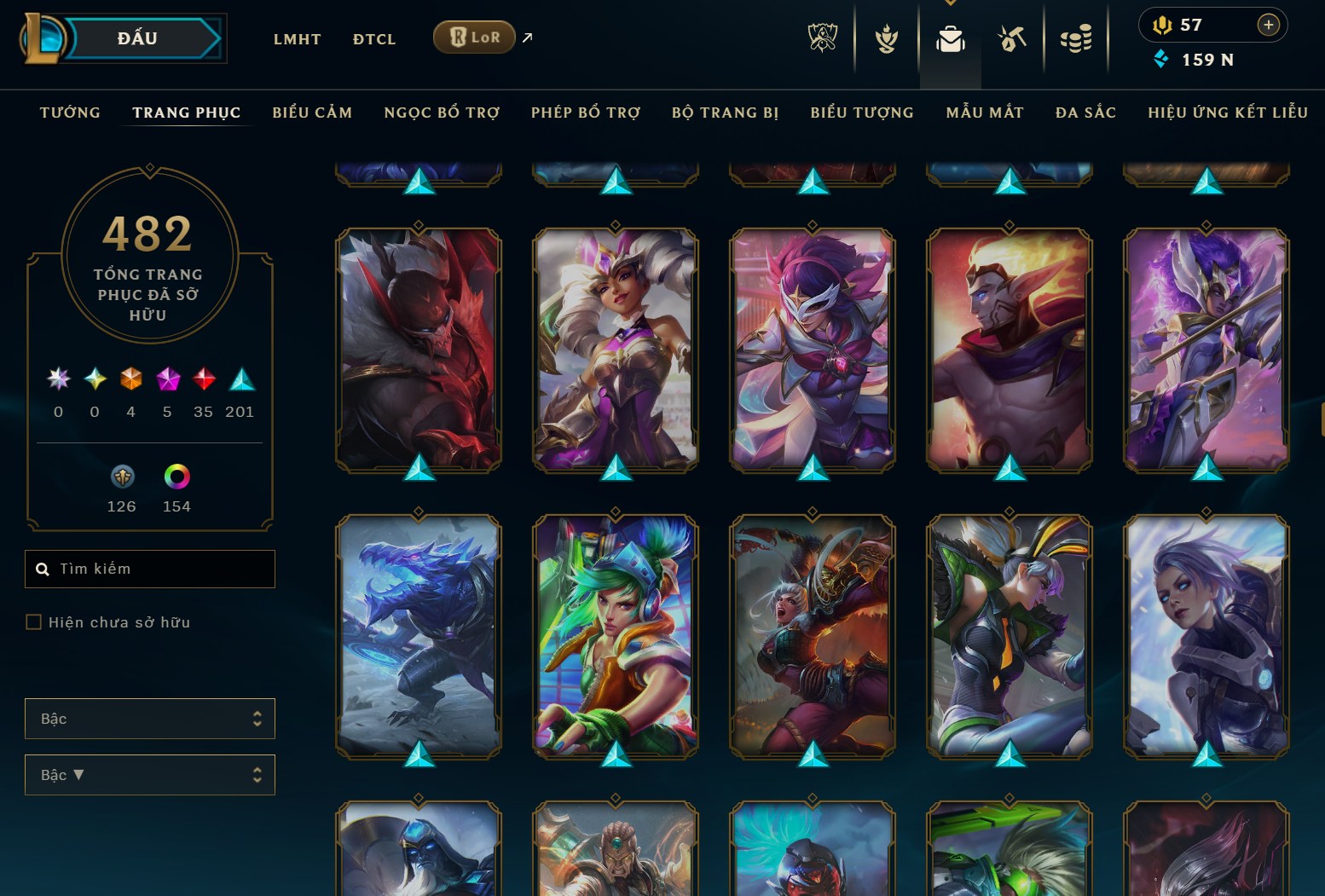
Task: Toggle the 'Hiện chưa sở hữu' checkbox
Action: pyautogui.click(x=34, y=622)
